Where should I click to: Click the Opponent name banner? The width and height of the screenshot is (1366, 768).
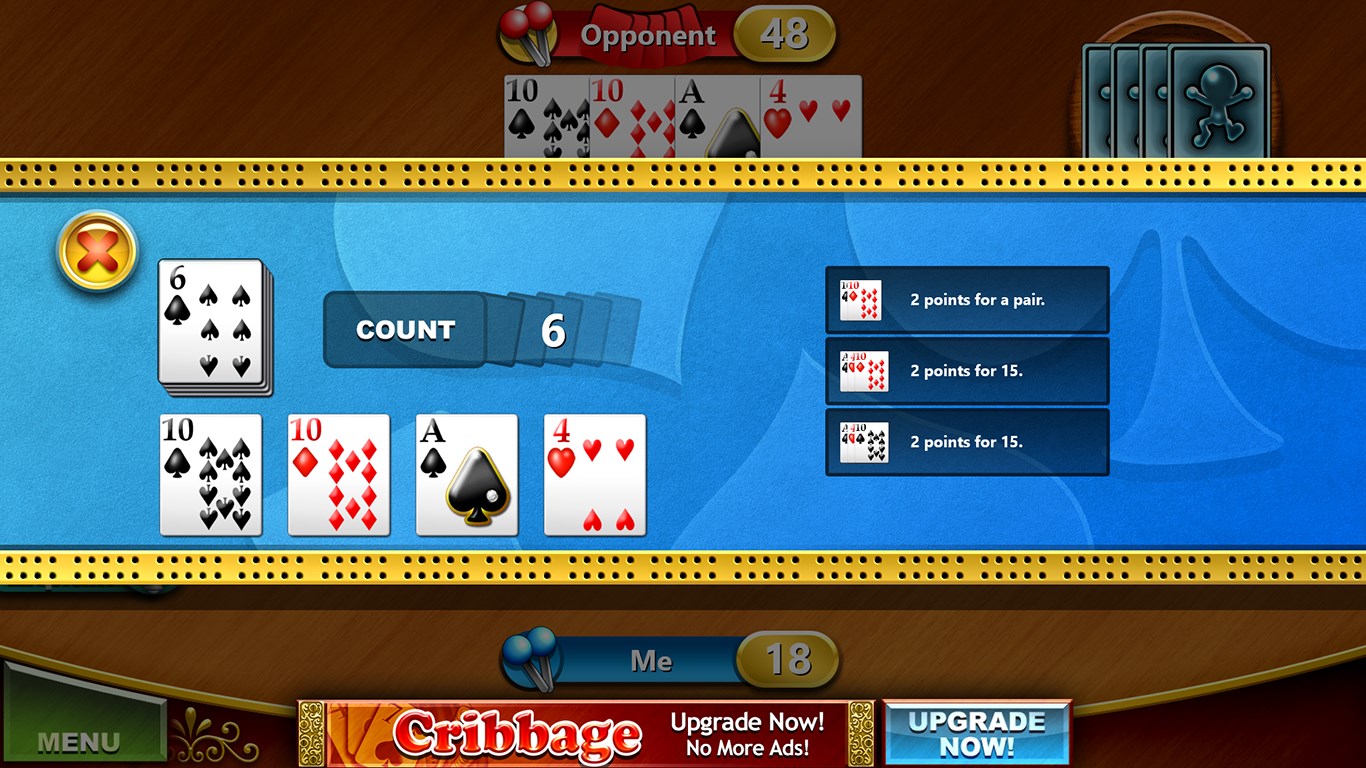coord(650,33)
